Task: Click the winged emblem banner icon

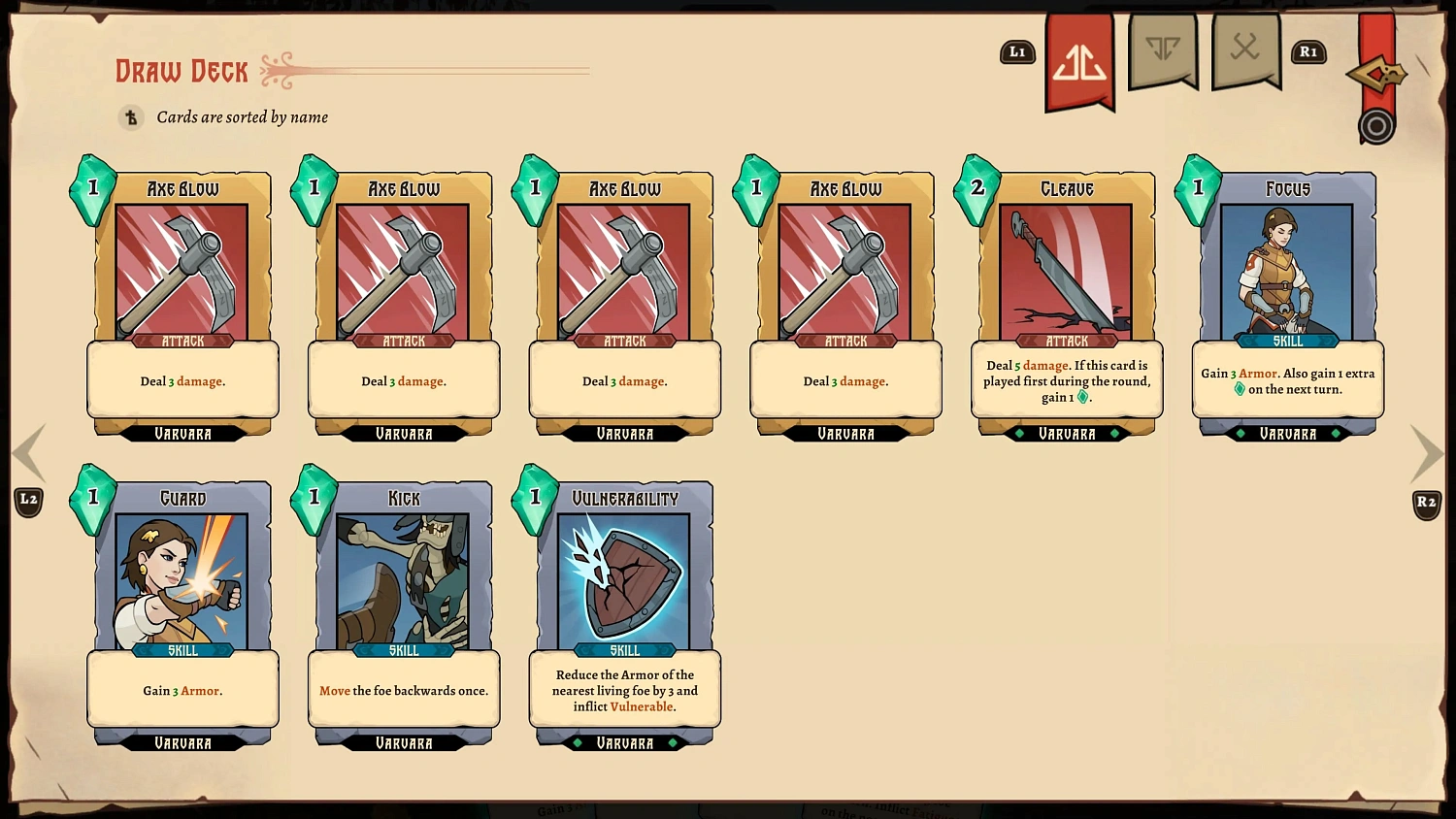Action: [x=1163, y=52]
